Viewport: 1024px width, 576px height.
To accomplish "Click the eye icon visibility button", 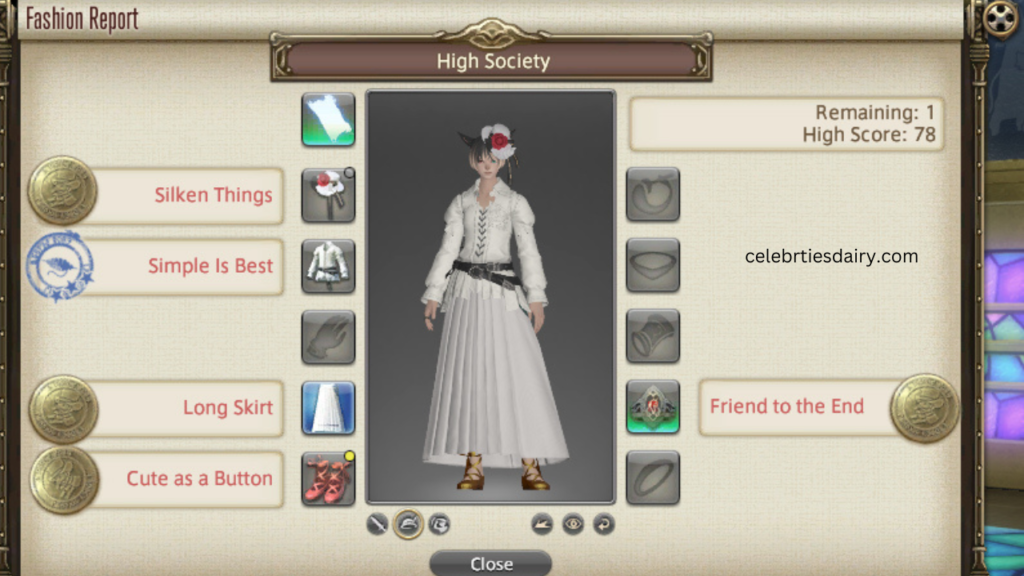I will tap(573, 523).
